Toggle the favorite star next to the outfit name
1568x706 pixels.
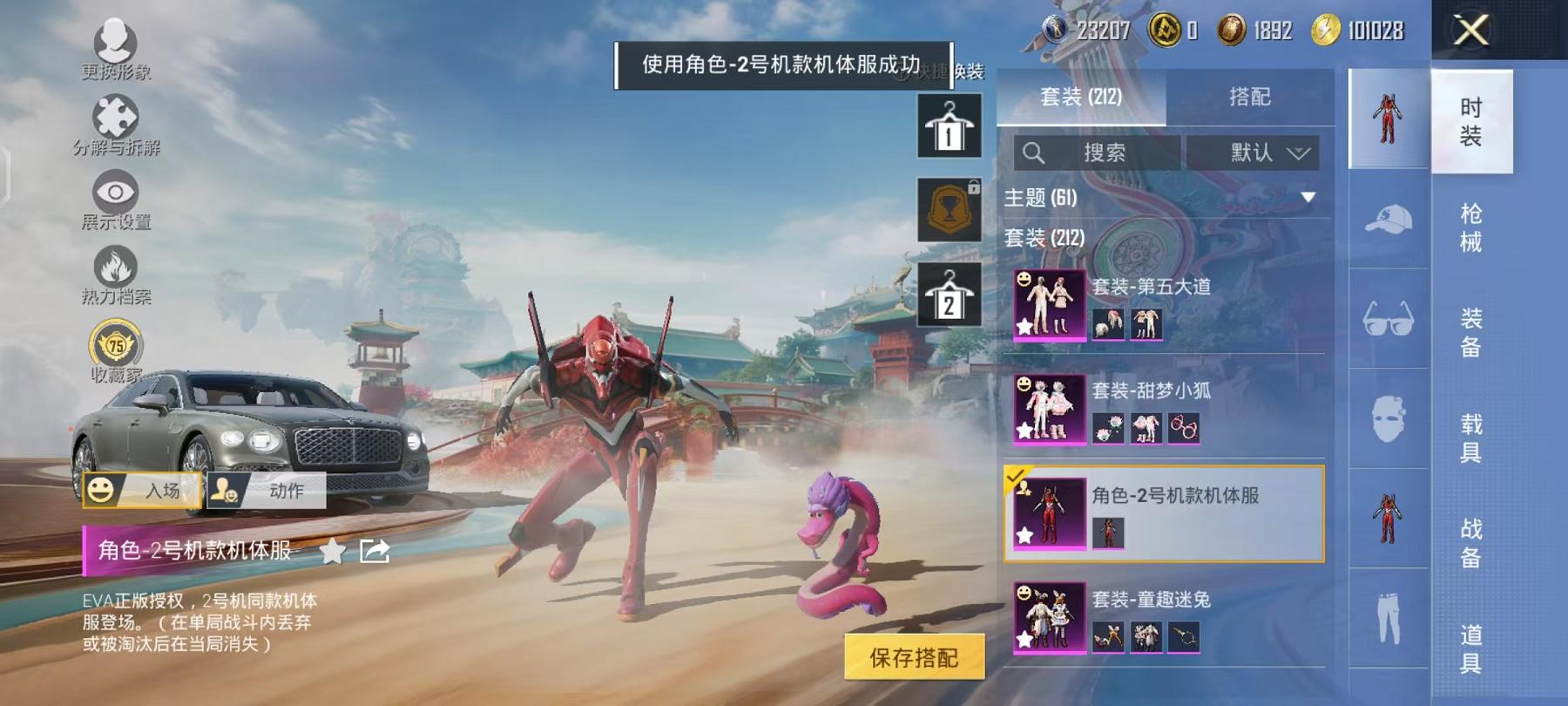(331, 552)
